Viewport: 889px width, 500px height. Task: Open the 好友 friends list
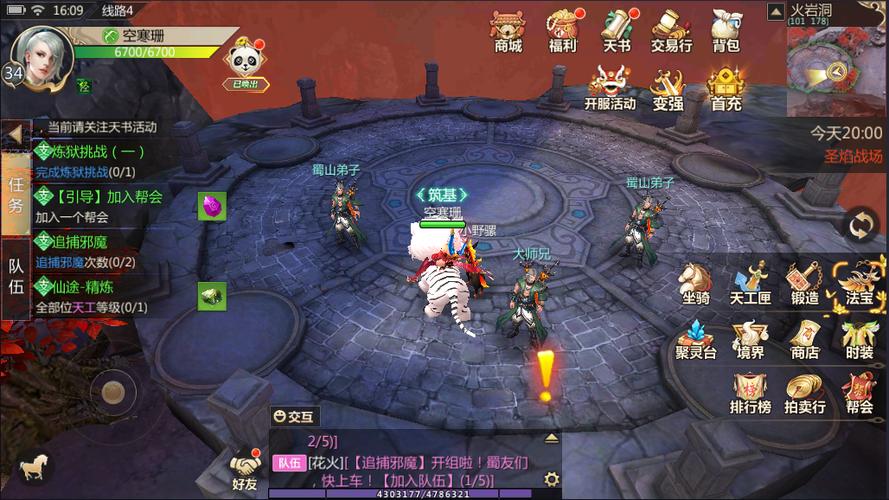coord(245,471)
